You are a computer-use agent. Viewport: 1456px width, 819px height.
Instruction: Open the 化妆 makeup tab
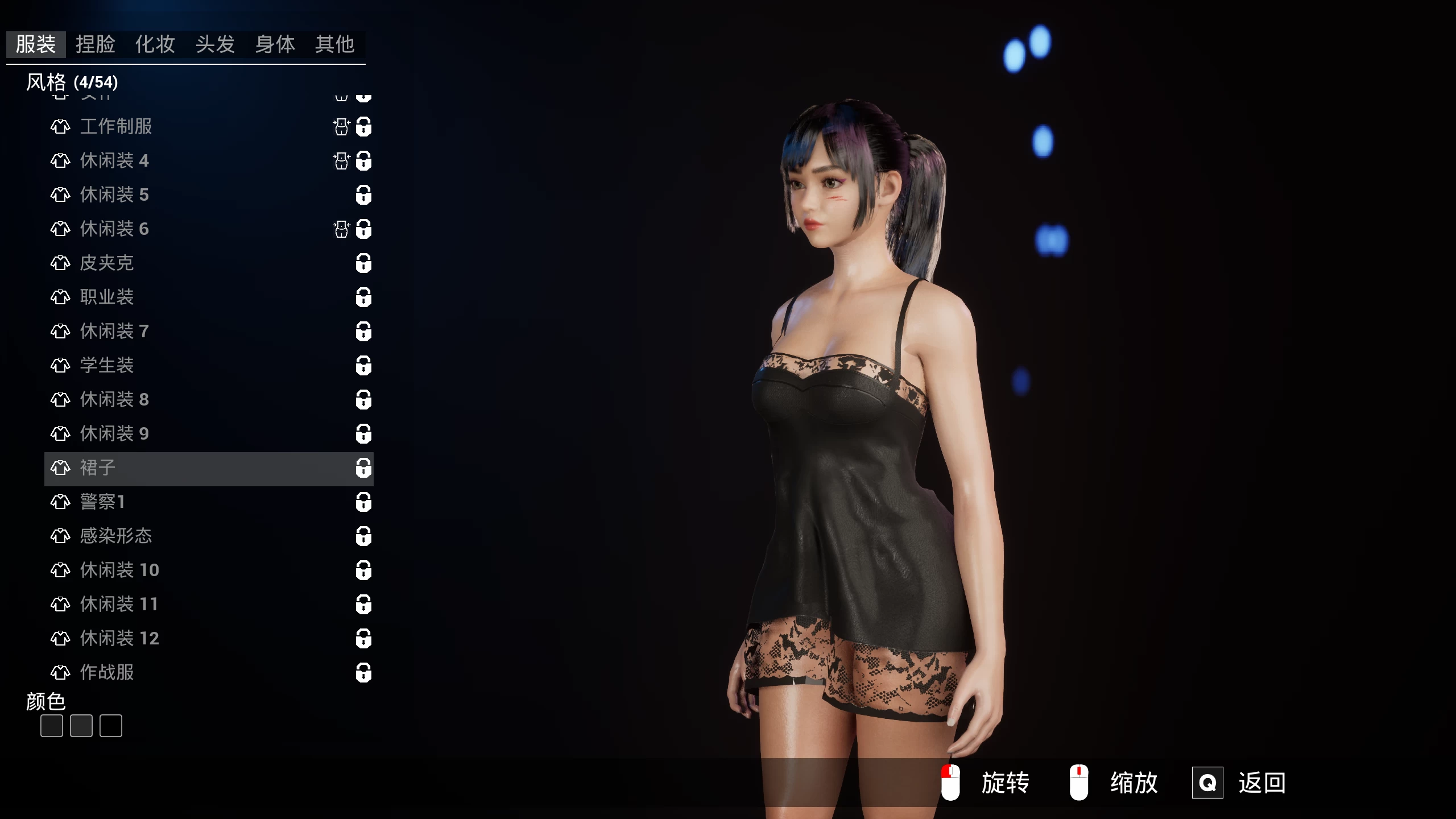[x=155, y=44]
